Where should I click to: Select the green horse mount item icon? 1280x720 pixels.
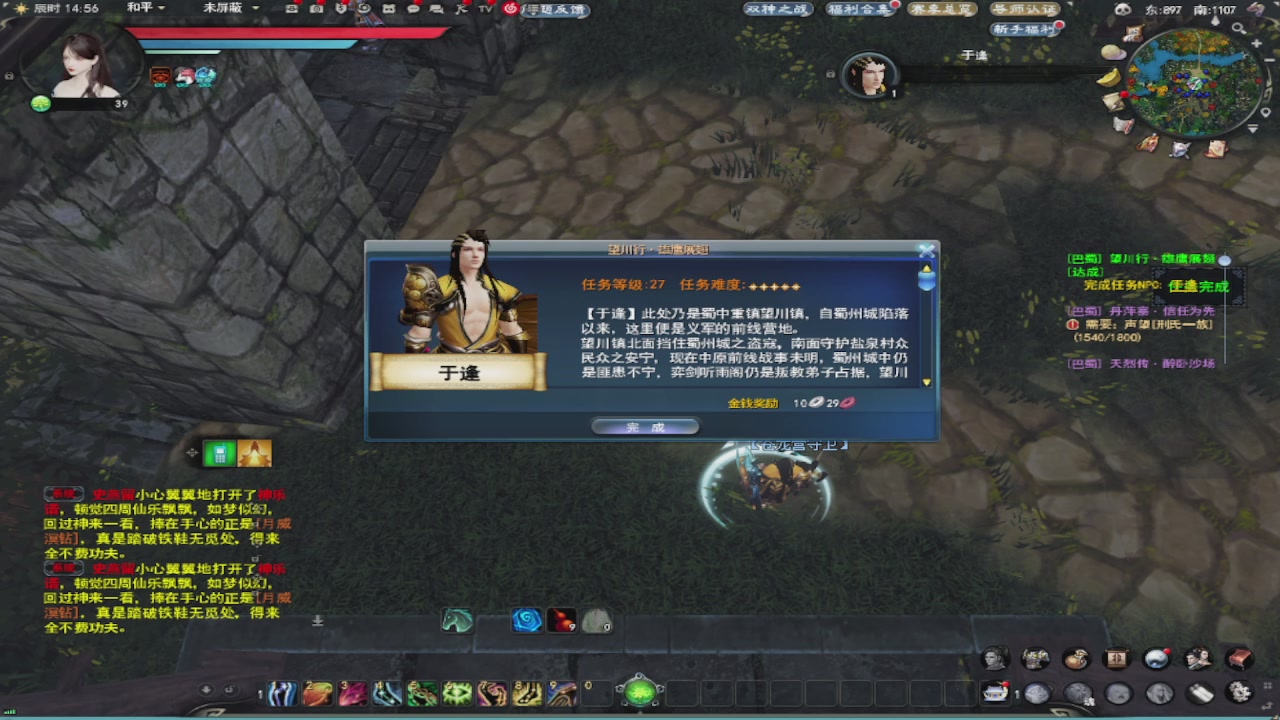[x=457, y=621]
